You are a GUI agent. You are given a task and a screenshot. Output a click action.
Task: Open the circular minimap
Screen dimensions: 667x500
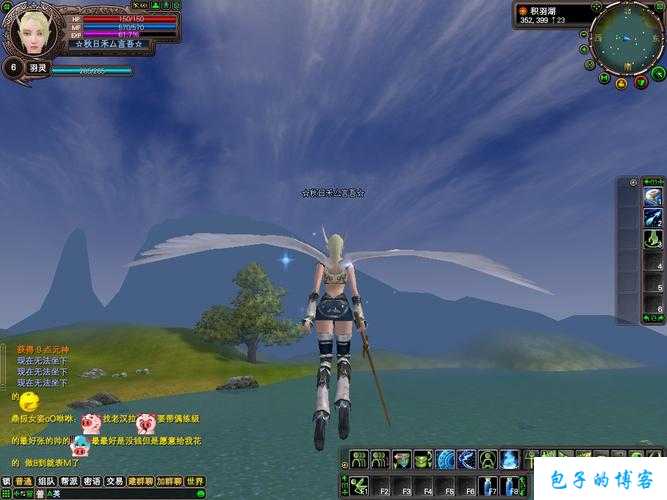(627, 38)
